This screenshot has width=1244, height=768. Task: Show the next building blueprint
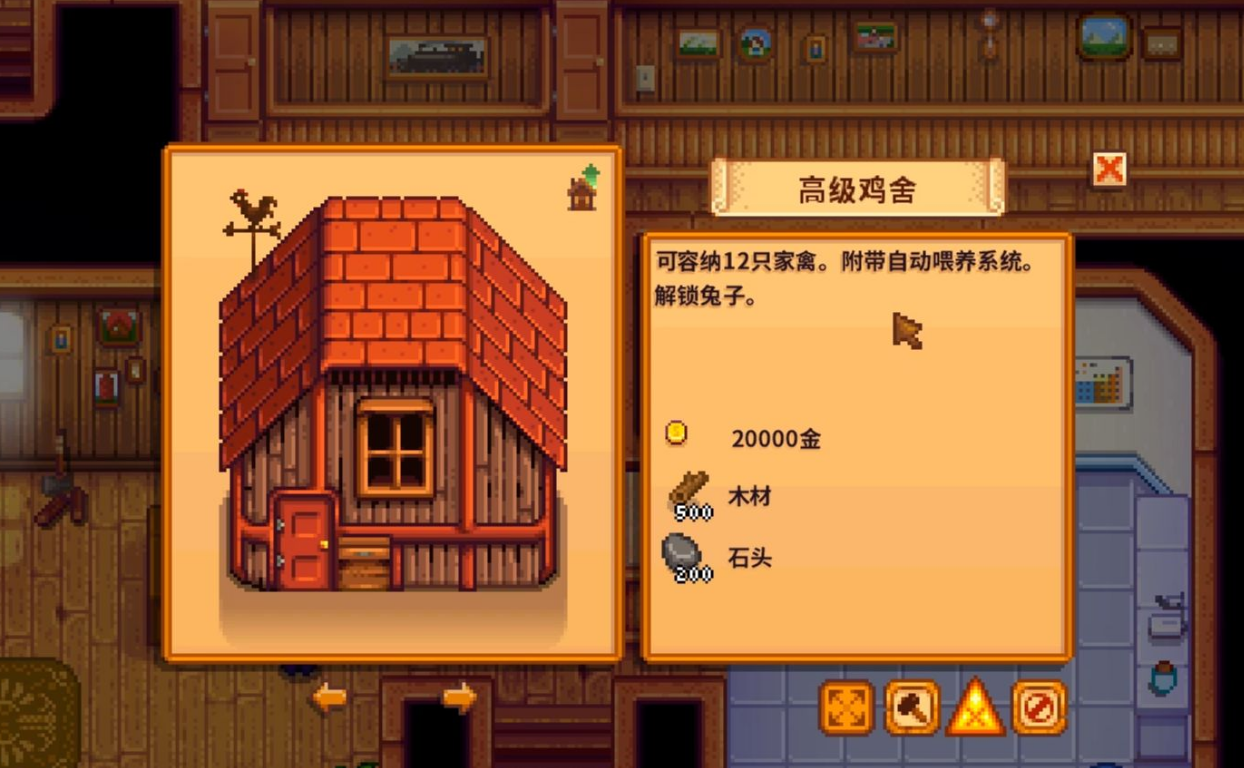(459, 698)
